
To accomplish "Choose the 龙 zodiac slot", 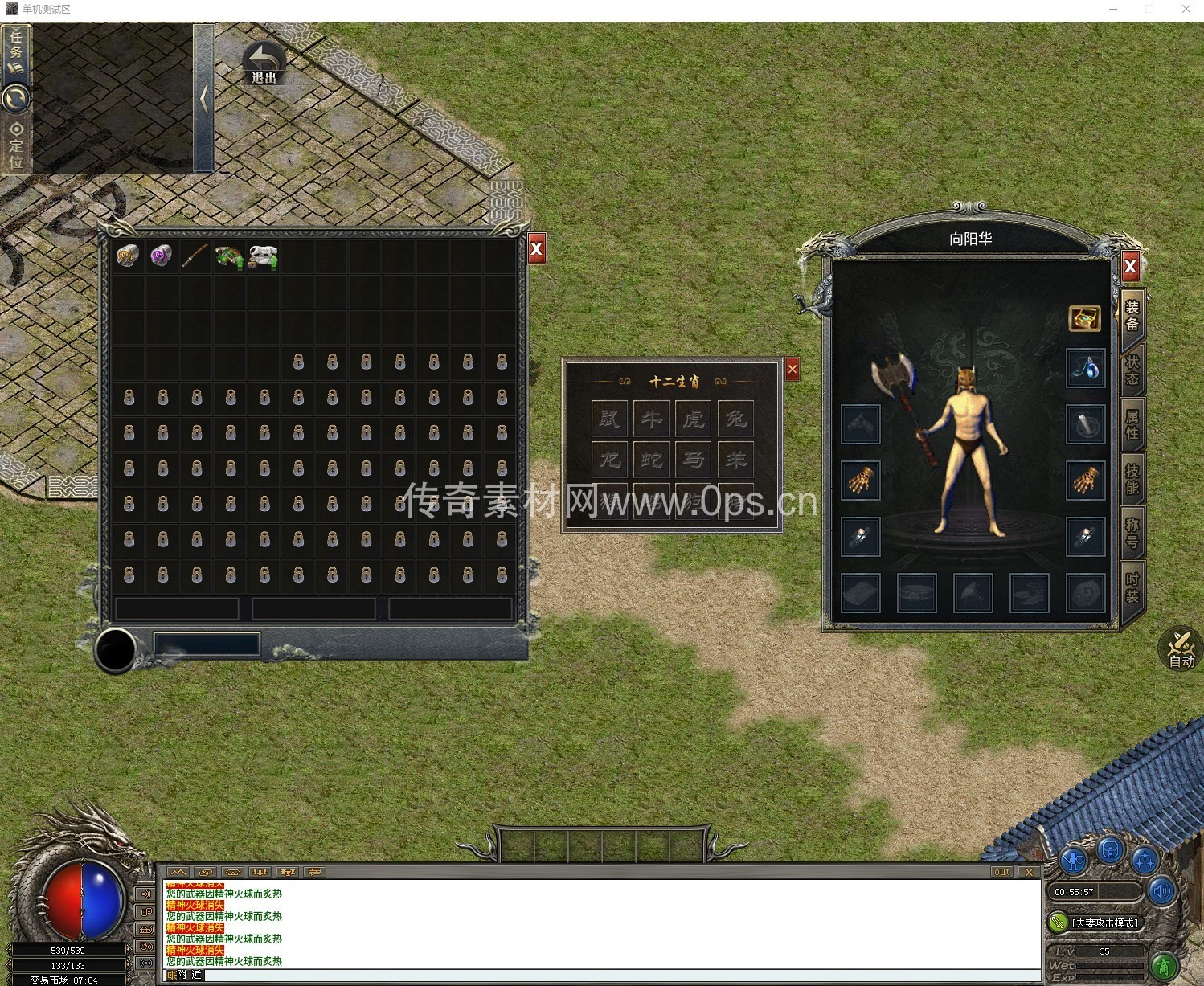I will point(610,460).
